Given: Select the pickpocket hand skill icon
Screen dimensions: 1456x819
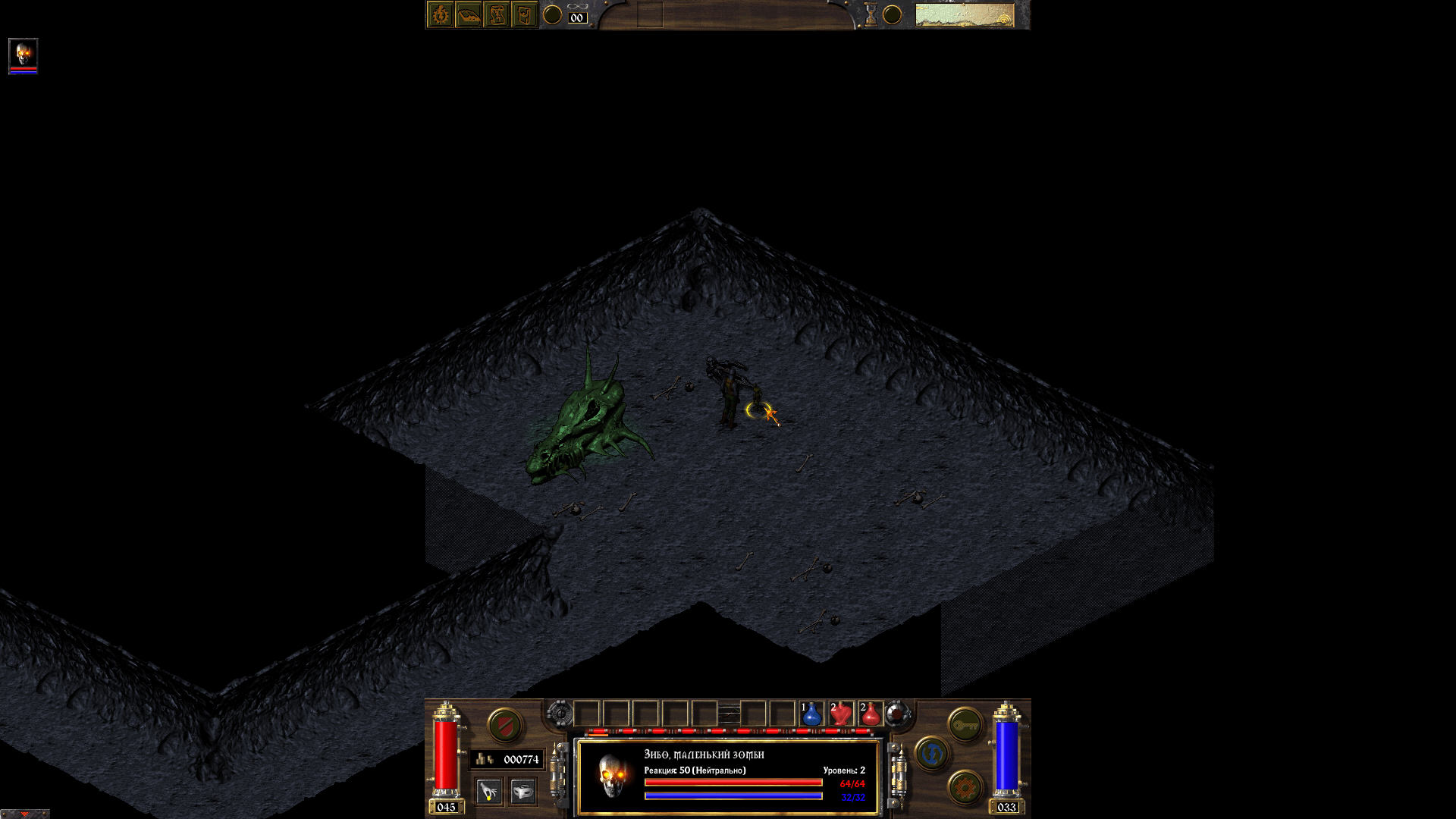Looking at the screenshot, I should (489, 790).
